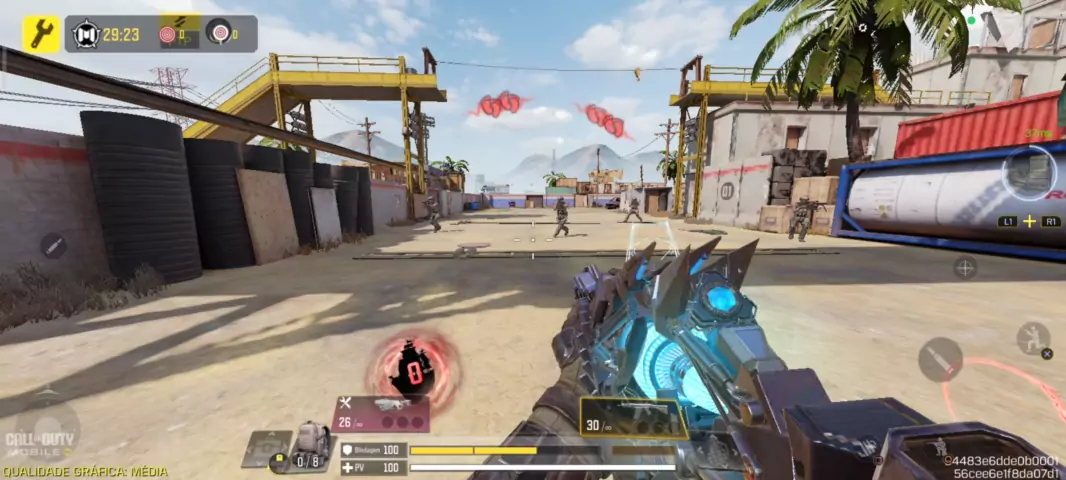The height and width of the screenshot is (480, 1066).
Task: Tap the prone stance icon
Action: 940,447
